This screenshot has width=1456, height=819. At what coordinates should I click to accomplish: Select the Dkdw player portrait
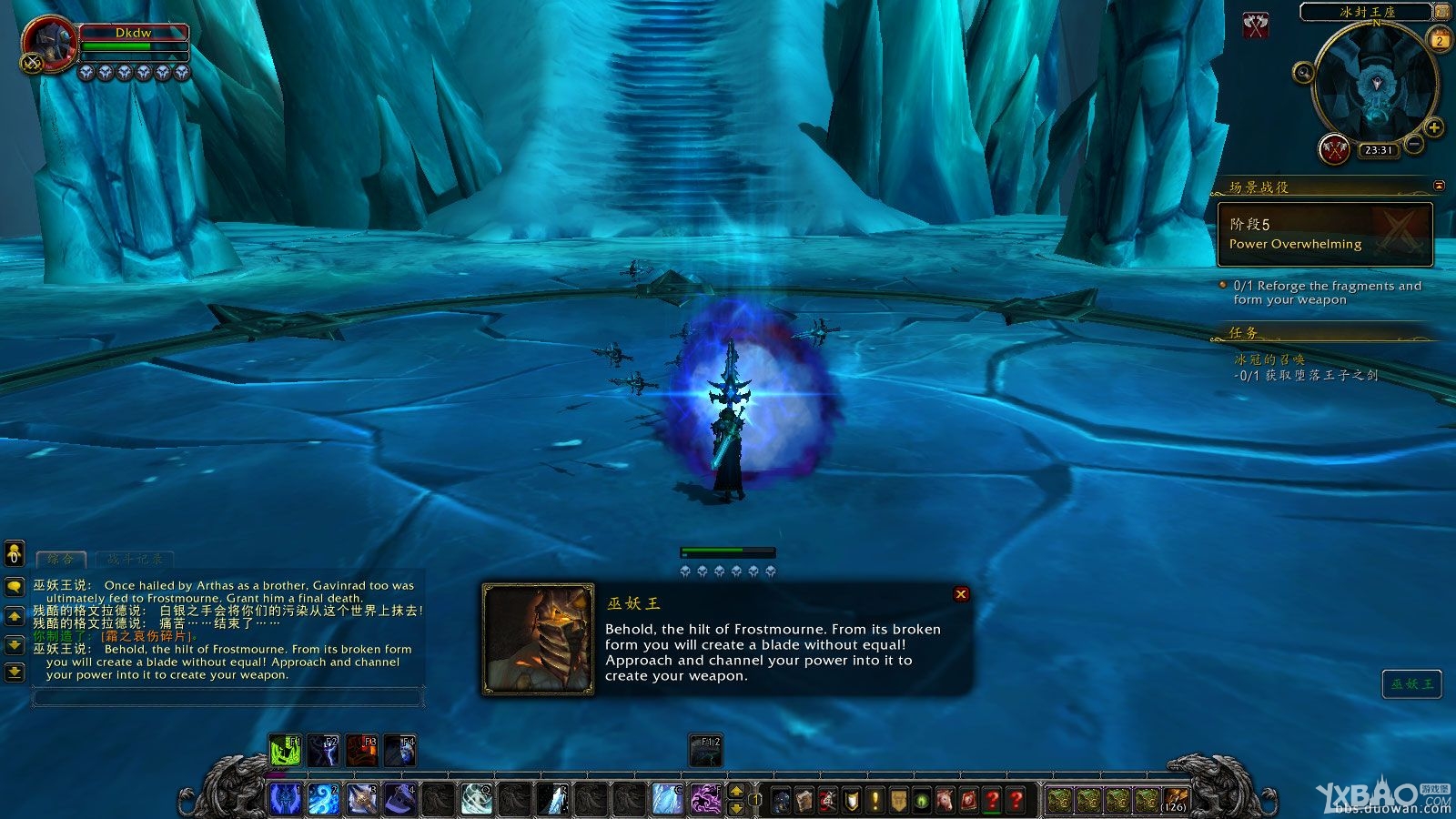click(48, 45)
